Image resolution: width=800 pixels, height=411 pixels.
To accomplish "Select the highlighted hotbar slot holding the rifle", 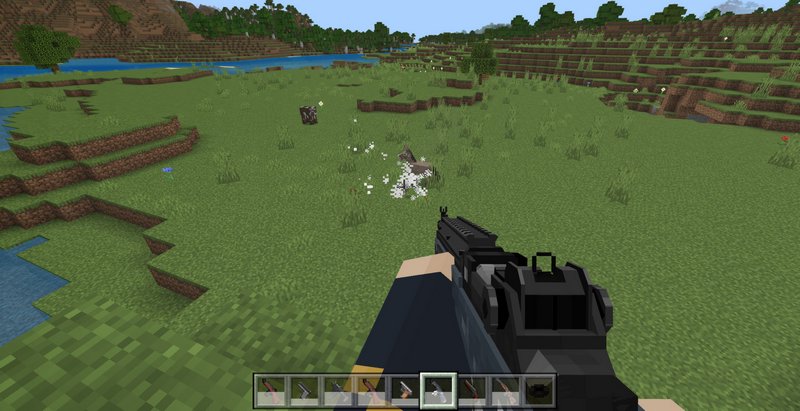I will 438,389.
